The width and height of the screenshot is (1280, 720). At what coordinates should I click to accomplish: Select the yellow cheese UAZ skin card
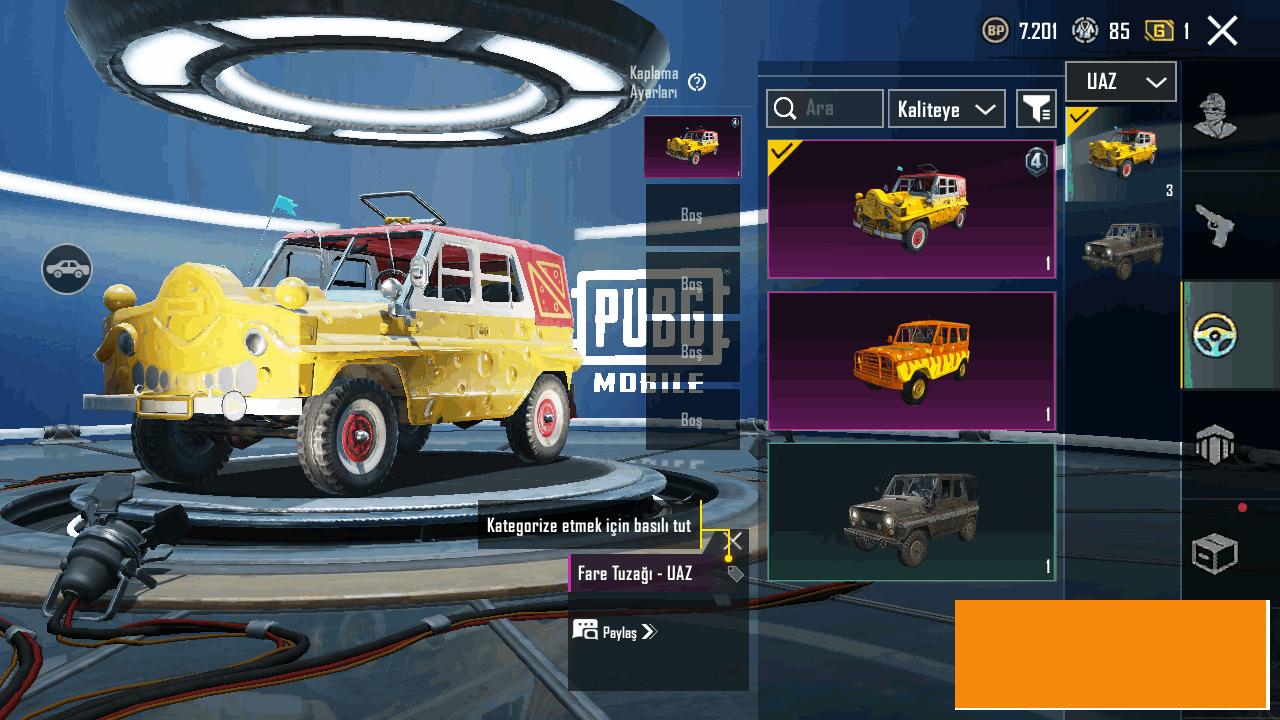point(911,208)
